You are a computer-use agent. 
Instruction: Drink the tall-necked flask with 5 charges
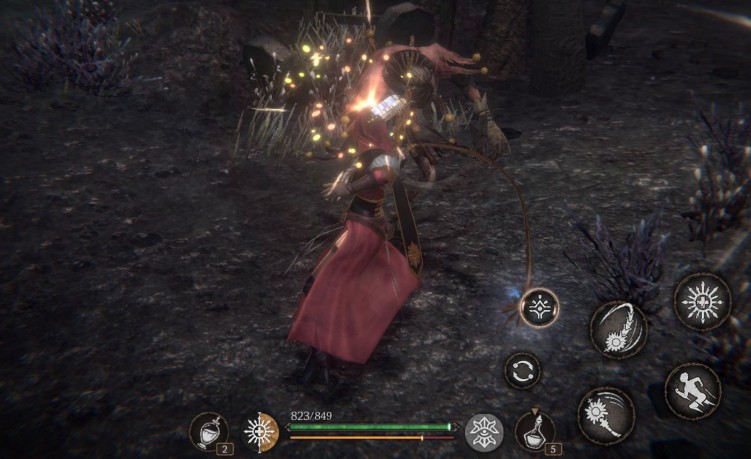coord(536,431)
